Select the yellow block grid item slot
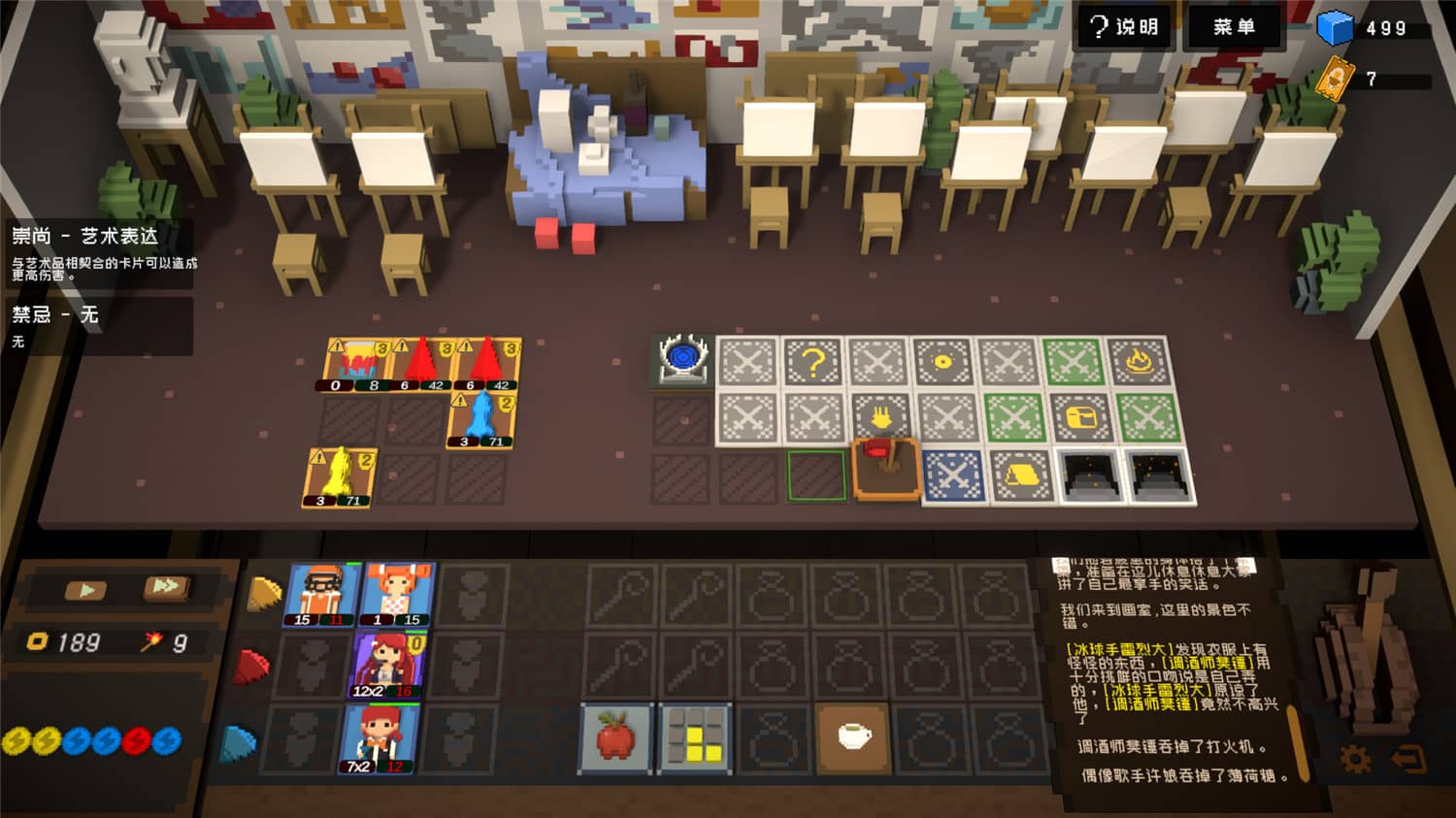Viewport: 1456px width, 818px height. click(695, 738)
